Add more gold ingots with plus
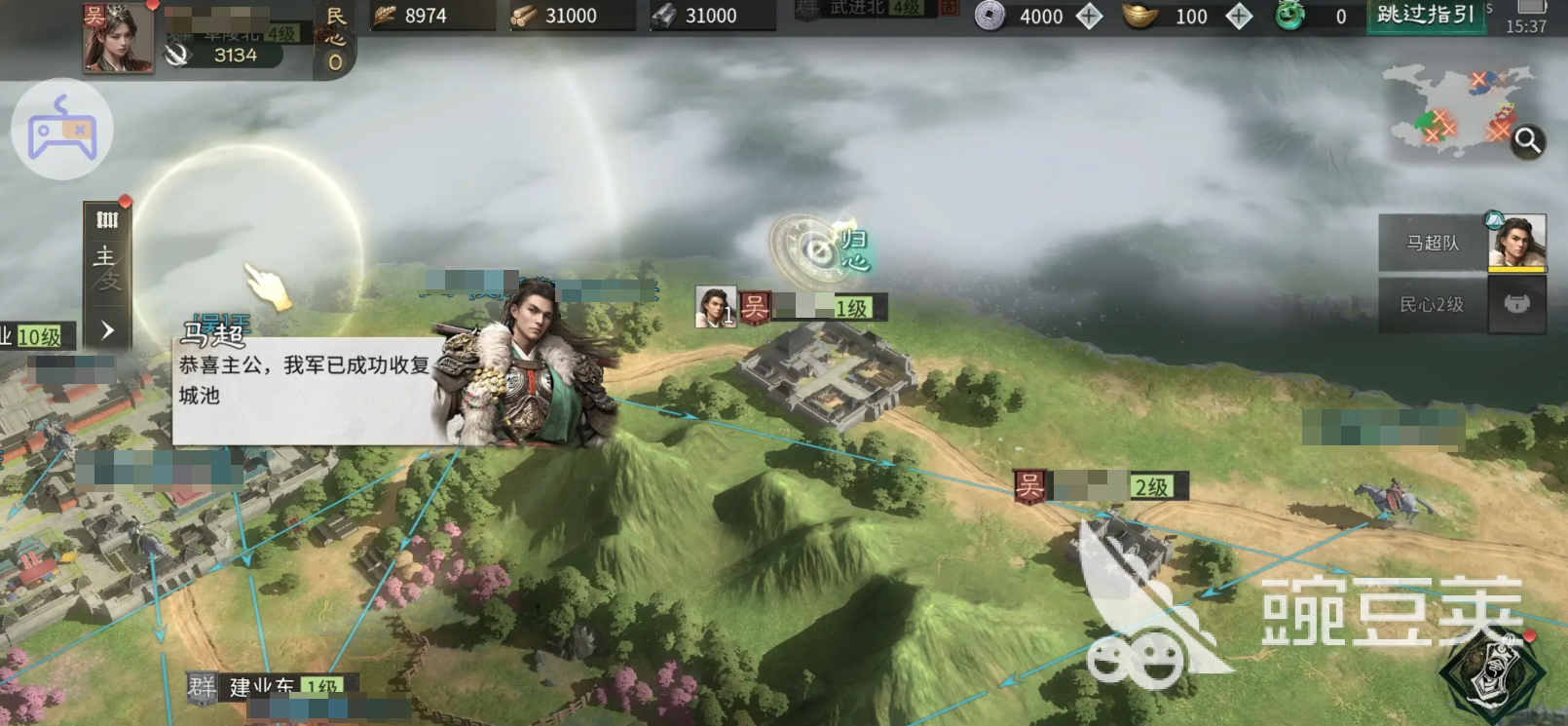Image resolution: width=1568 pixels, height=726 pixels. 1239,16
